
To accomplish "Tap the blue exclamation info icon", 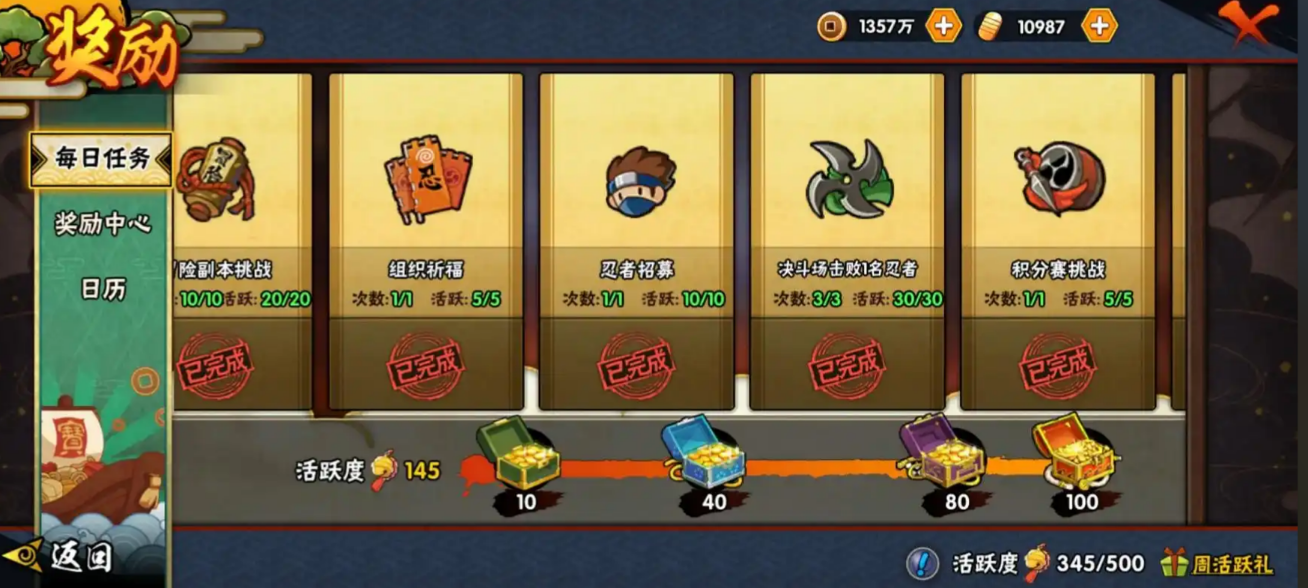I will [x=923, y=564].
